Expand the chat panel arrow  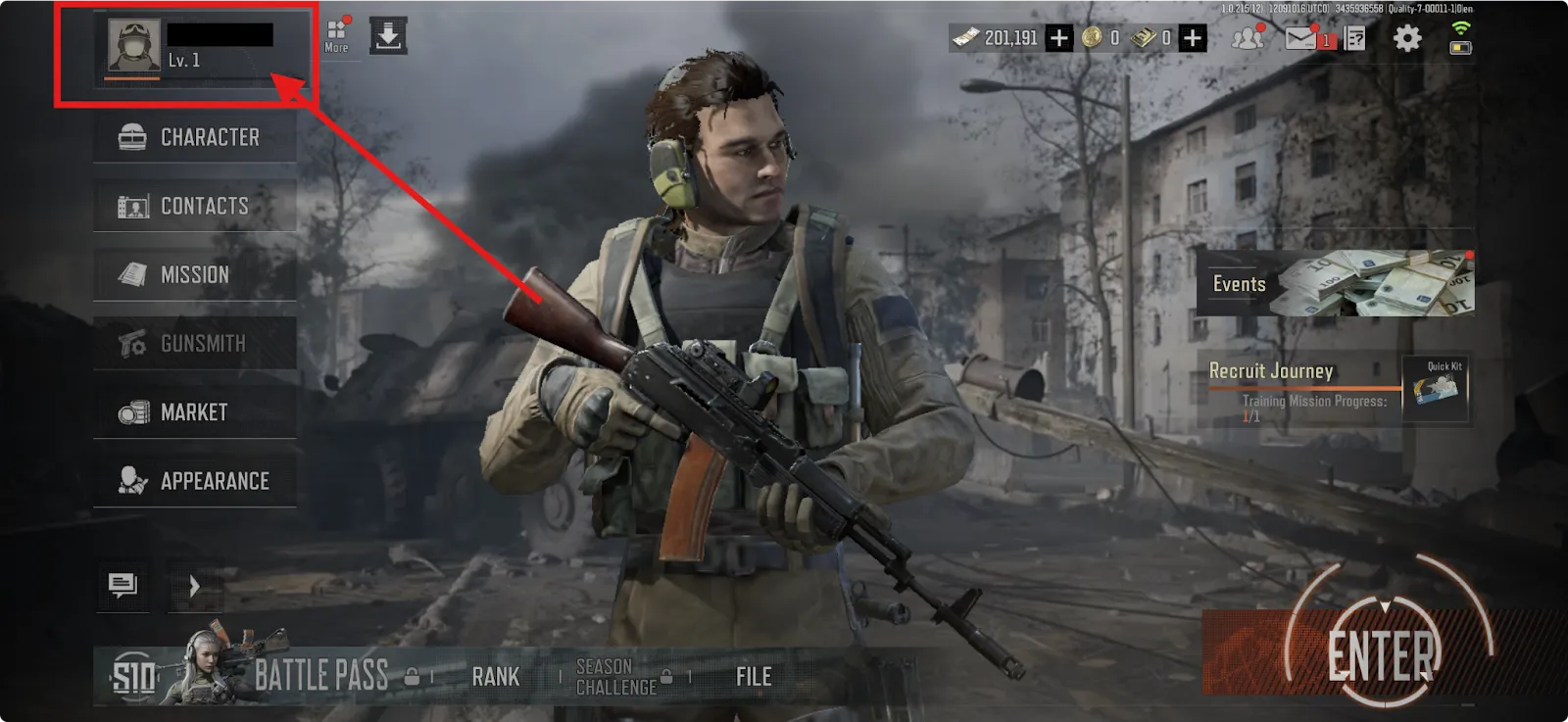[x=194, y=587]
